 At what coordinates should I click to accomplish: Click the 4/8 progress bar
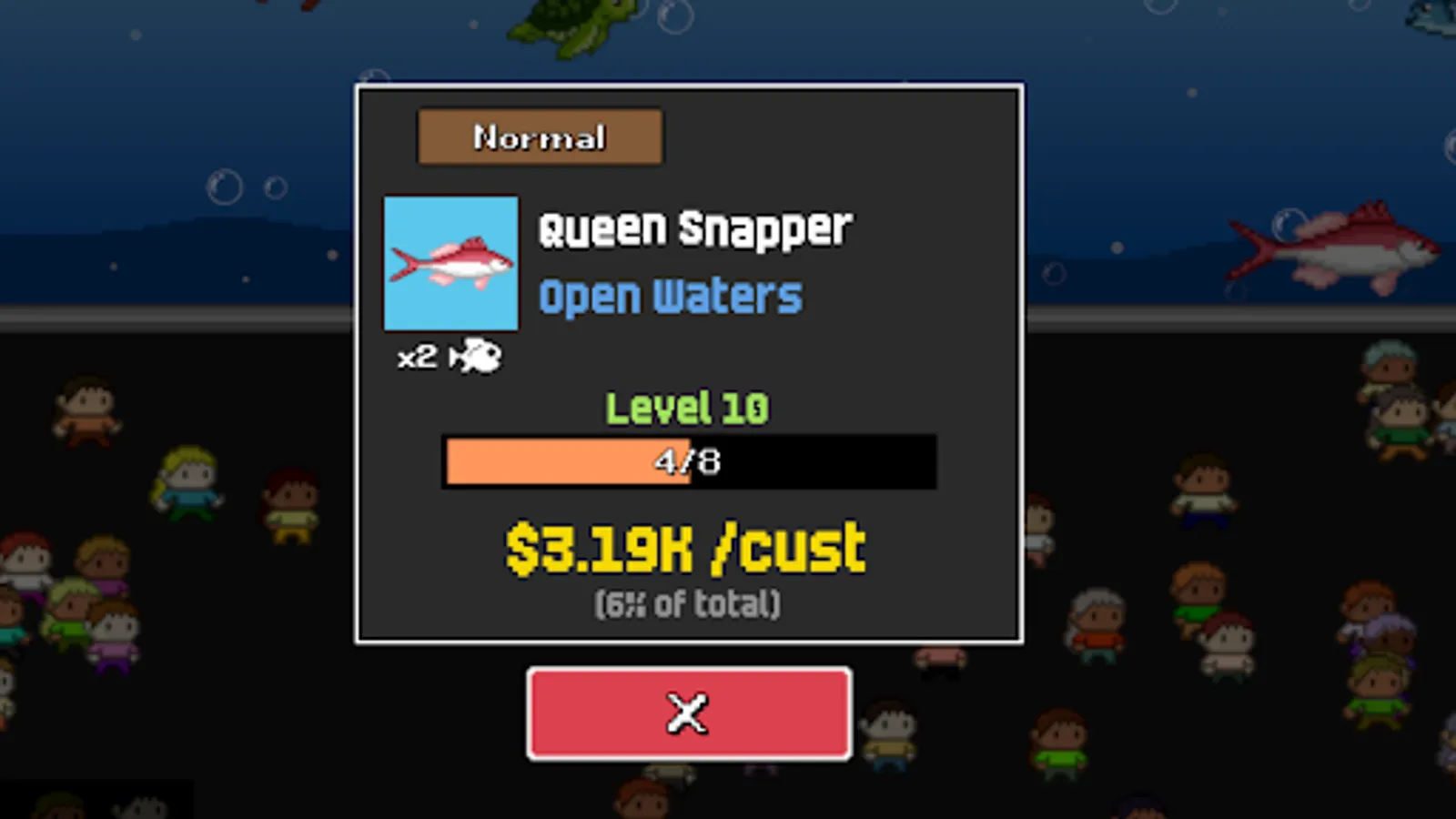point(689,461)
